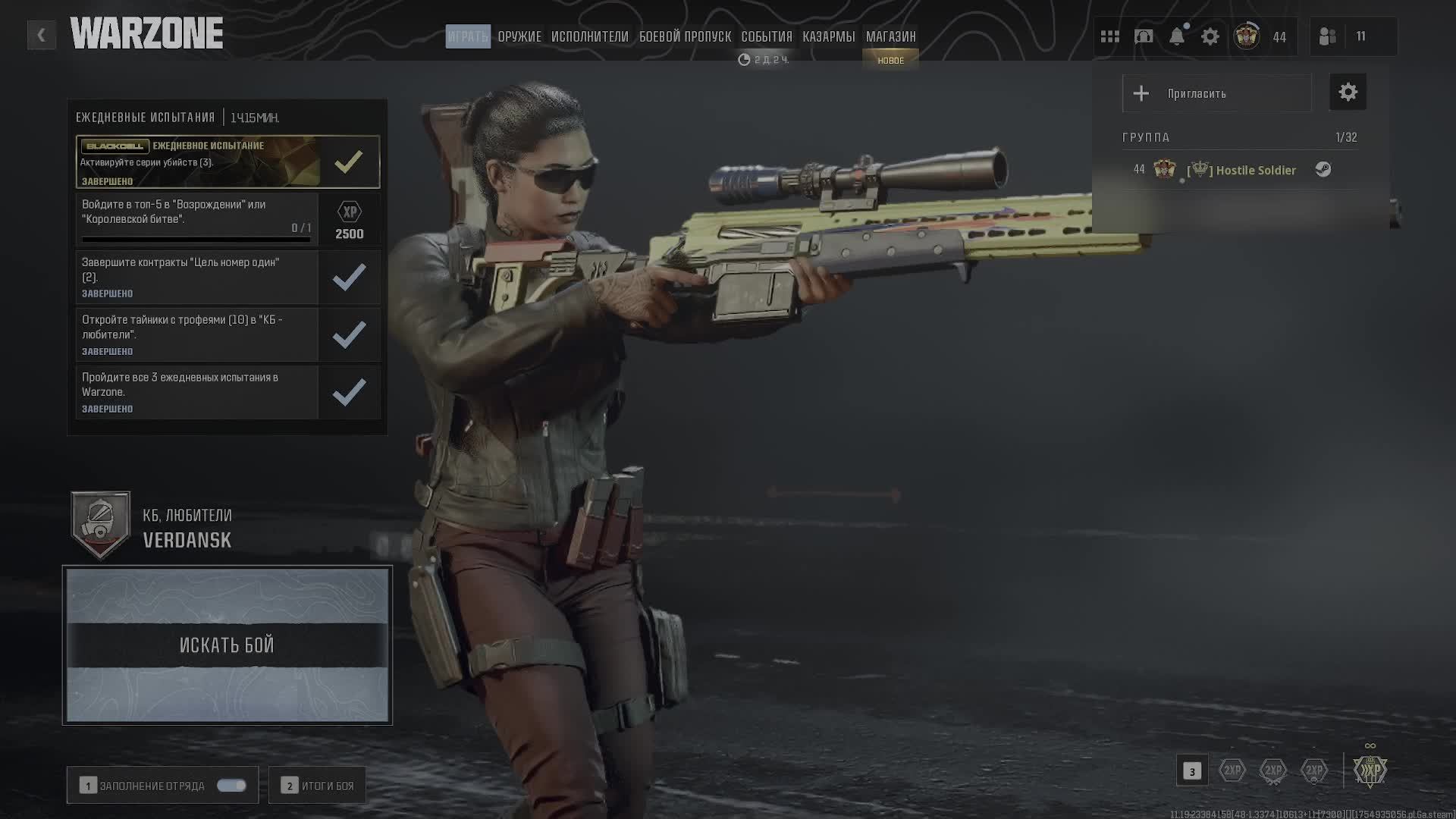1456x819 pixels.
Task: Toggle the ЗАПОЛНЕНИЕ ОТРЯДА squad fill switch
Action: point(231,786)
